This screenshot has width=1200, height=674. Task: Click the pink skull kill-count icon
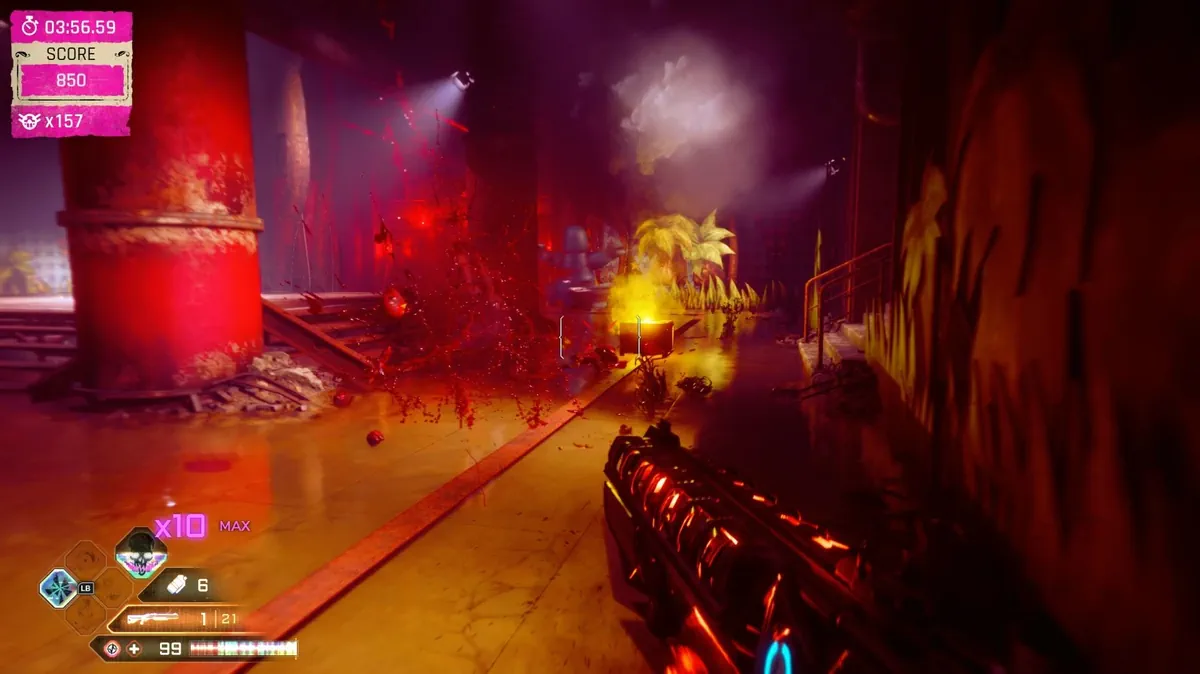[30, 121]
